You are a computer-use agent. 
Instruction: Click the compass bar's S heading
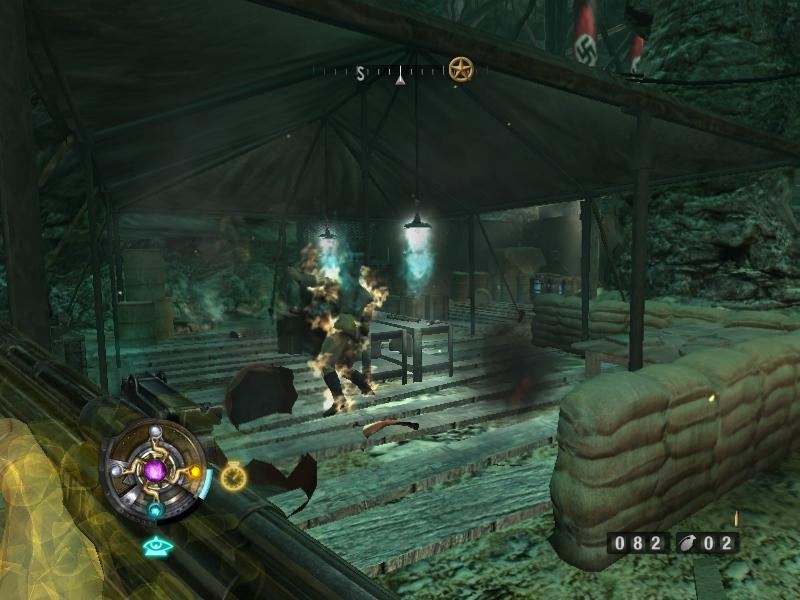tap(360, 73)
